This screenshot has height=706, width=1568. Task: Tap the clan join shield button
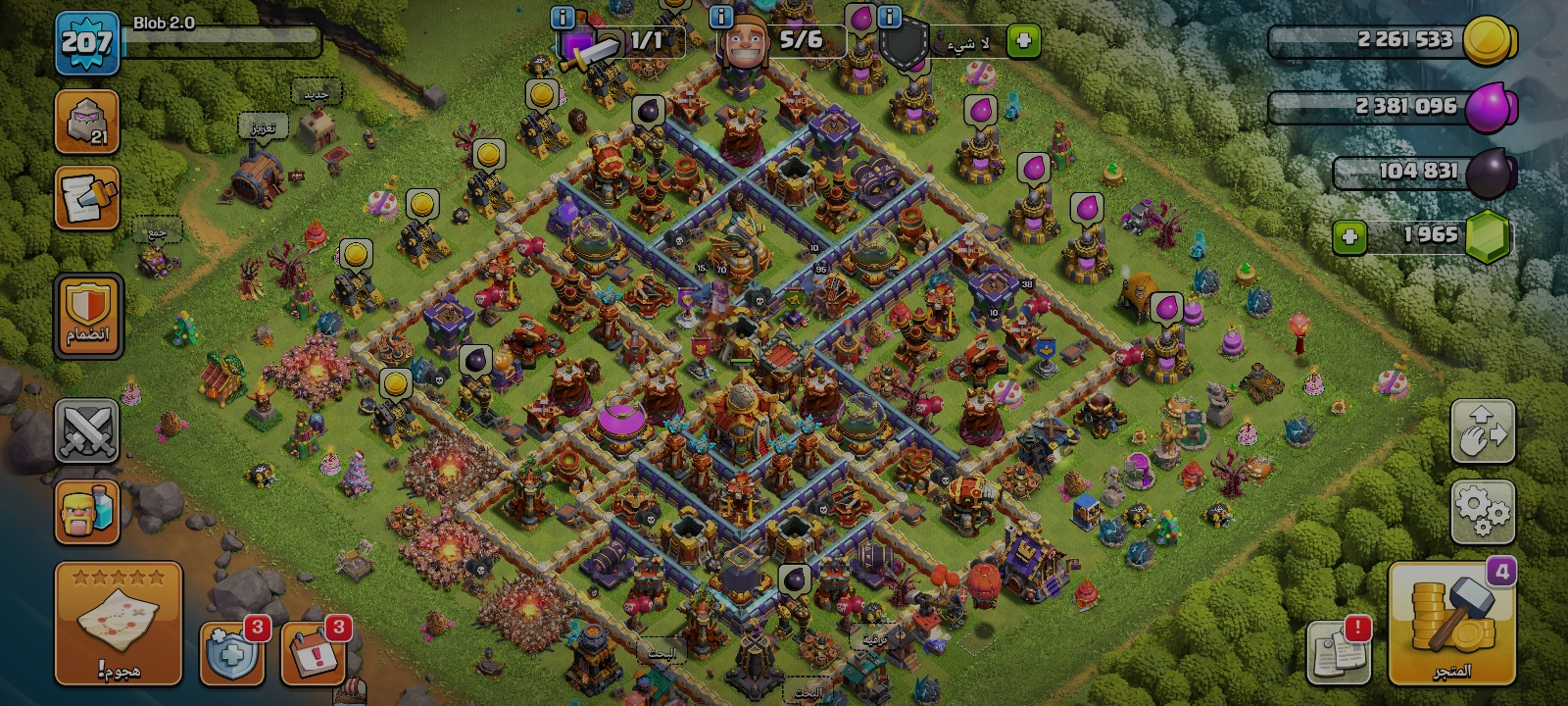click(x=88, y=315)
